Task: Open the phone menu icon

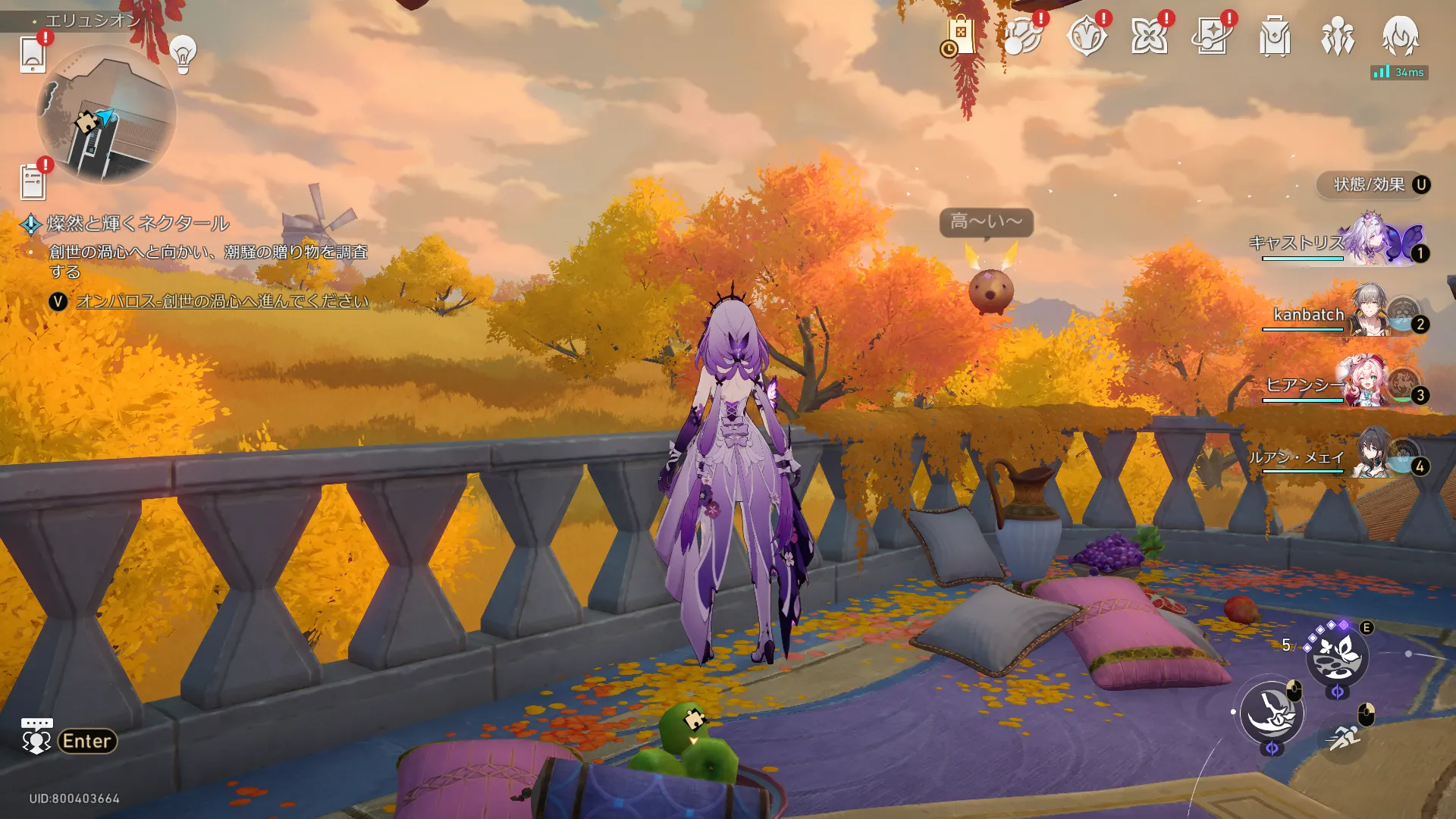Action: click(x=33, y=55)
